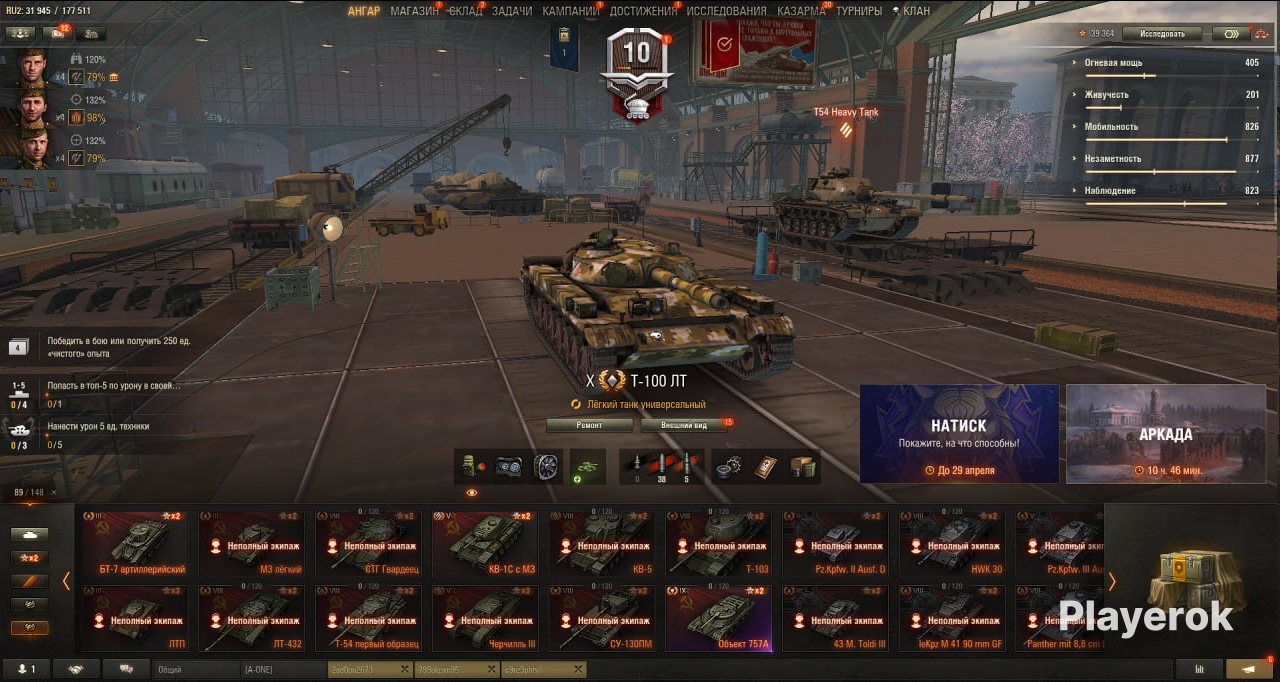1280x682 pixels.
Task: Show the КАЗАРМА barracks
Action: tap(801, 11)
